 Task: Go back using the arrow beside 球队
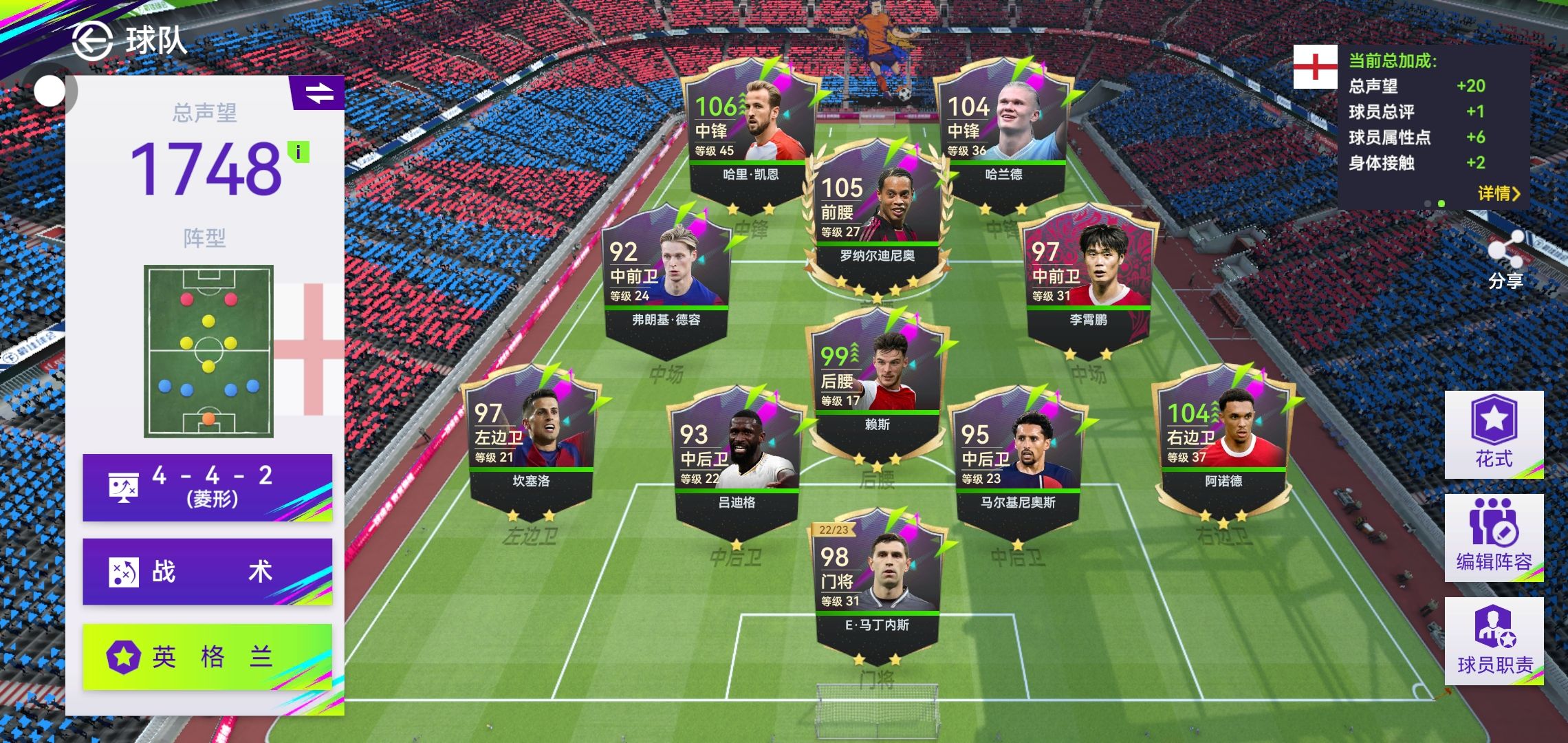tap(92, 41)
